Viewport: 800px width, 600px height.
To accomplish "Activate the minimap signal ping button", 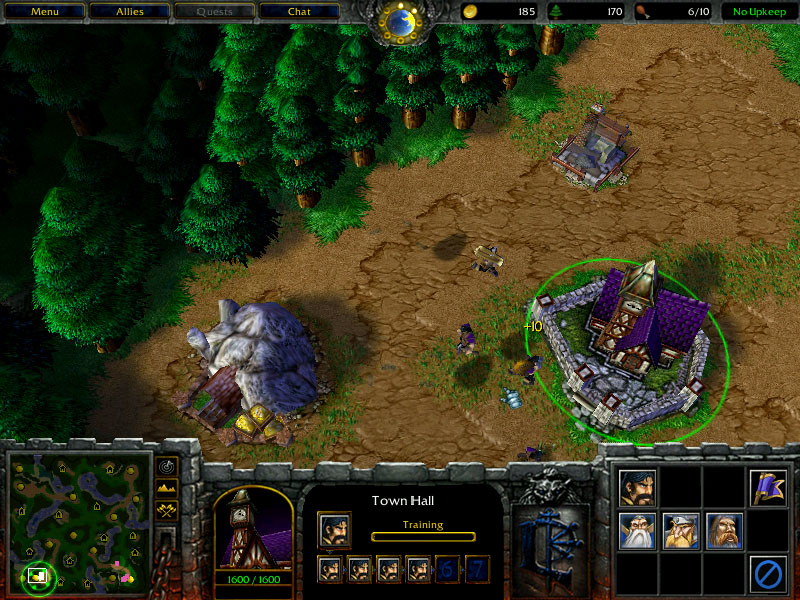I will click(x=166, y=466).
